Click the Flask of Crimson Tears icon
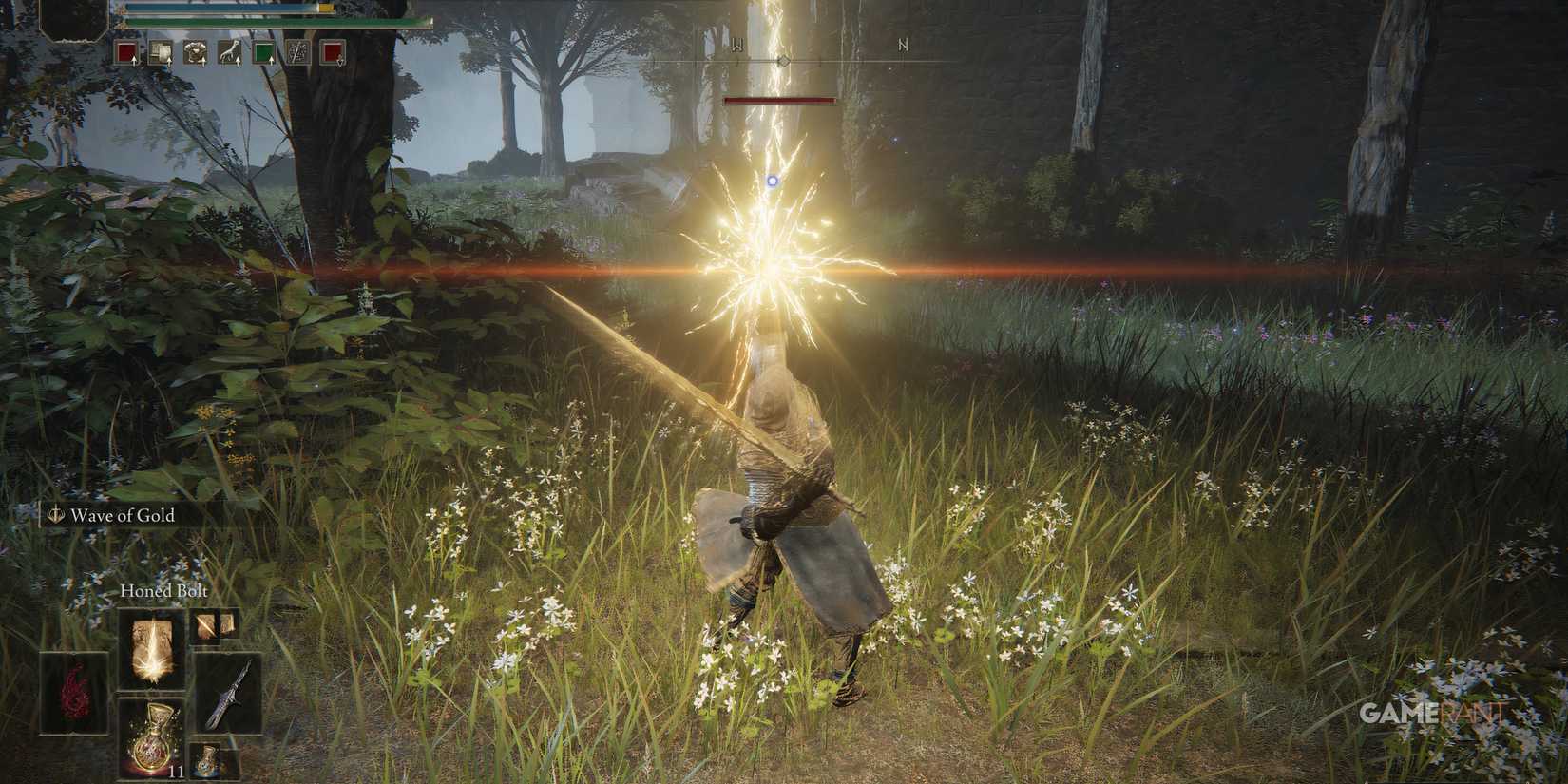Screen dimensions: 1568x784 click(153, 738)
